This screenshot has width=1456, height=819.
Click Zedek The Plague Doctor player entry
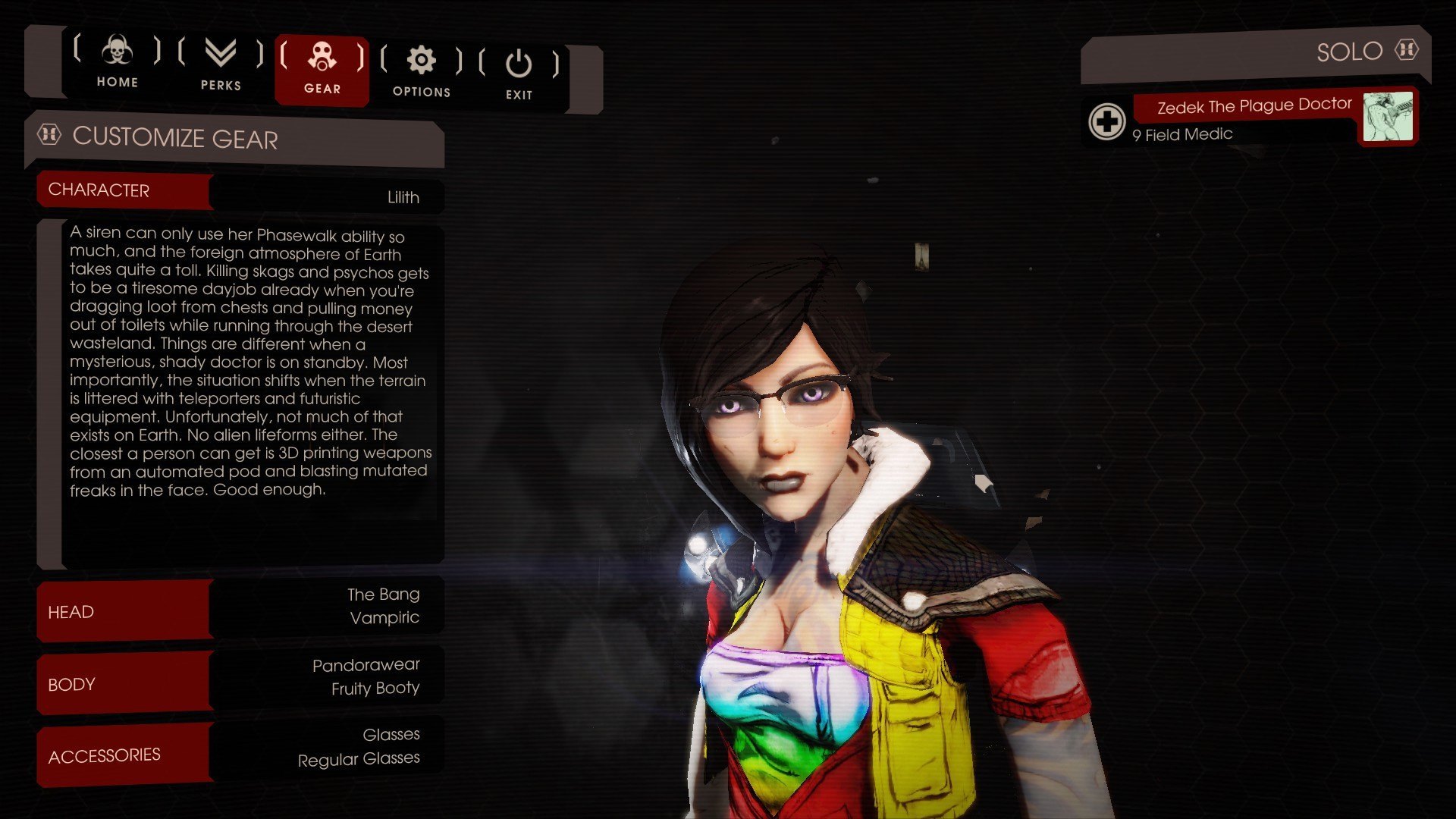click(x=1253, y=106)
